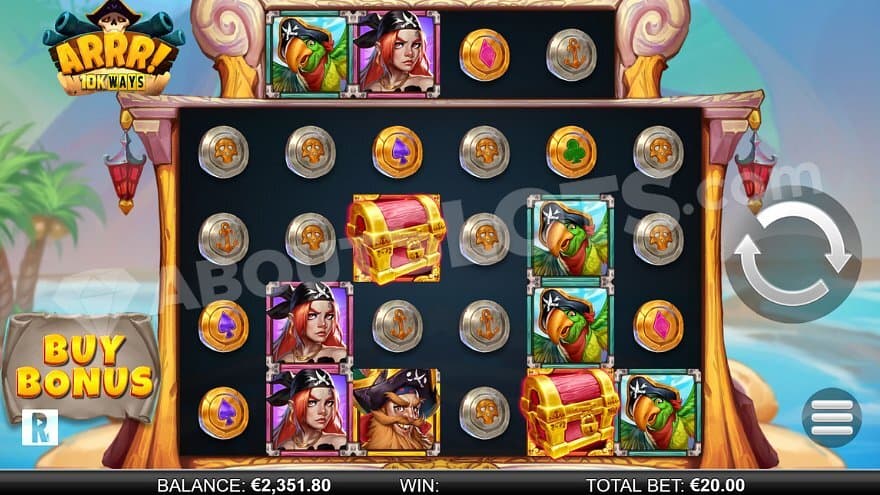Open the Buy Bonus feature

pyautogui.click(x=85, y=366)
